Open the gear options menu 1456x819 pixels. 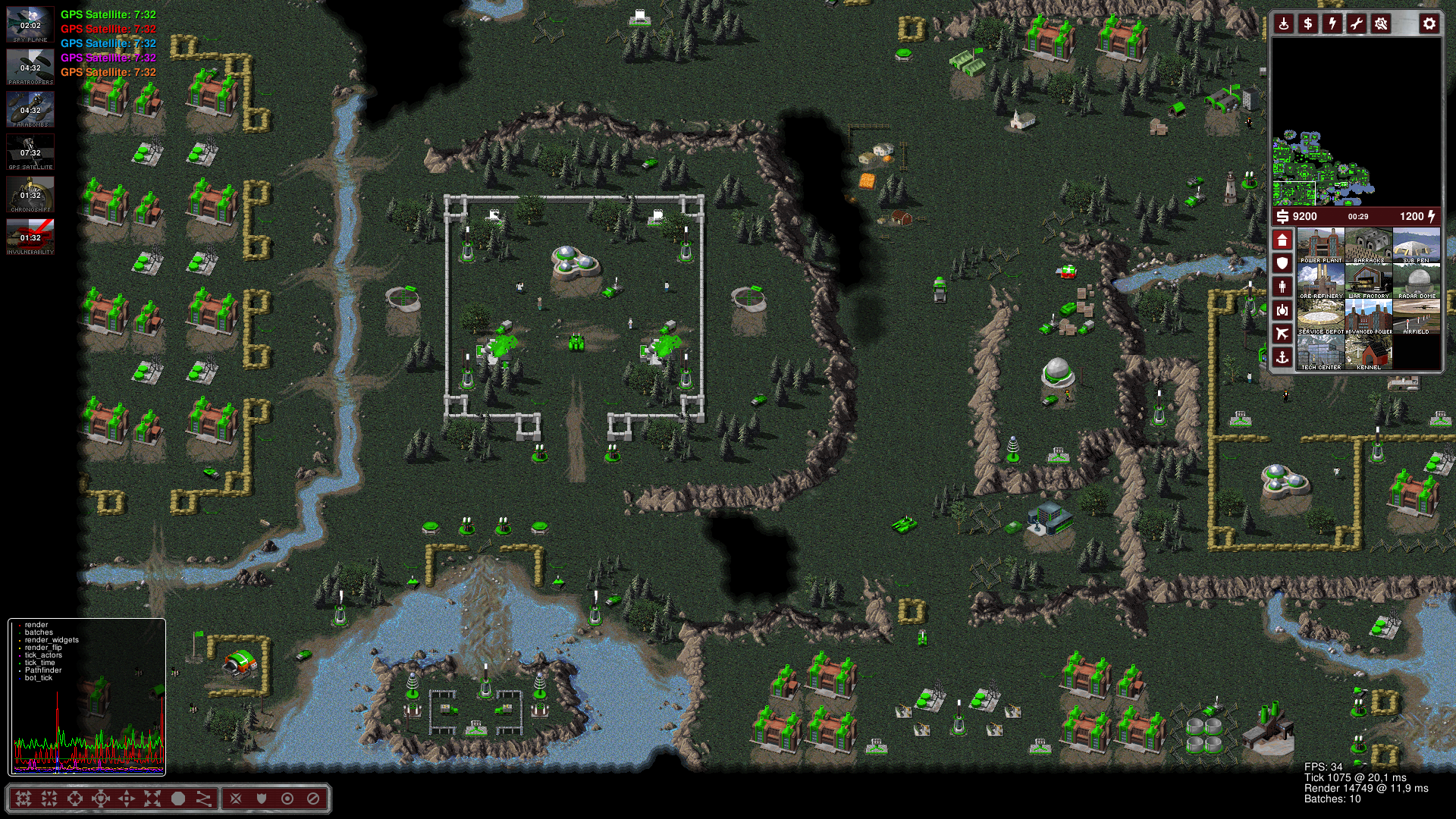(x=1429, y=24)
